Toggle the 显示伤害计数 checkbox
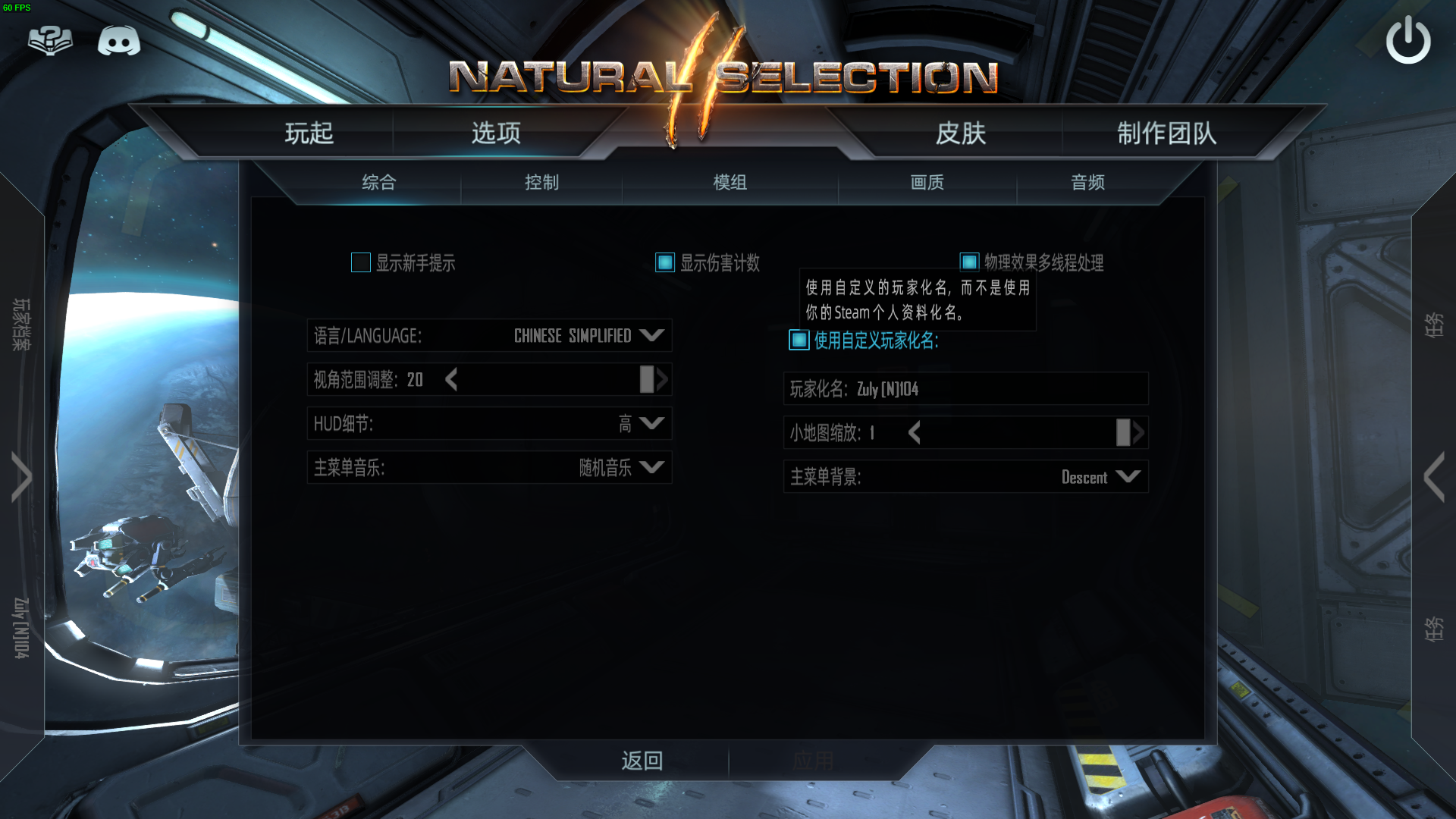Image resolution: width=1456 pixels, height=819 pixels. [665, 263]
